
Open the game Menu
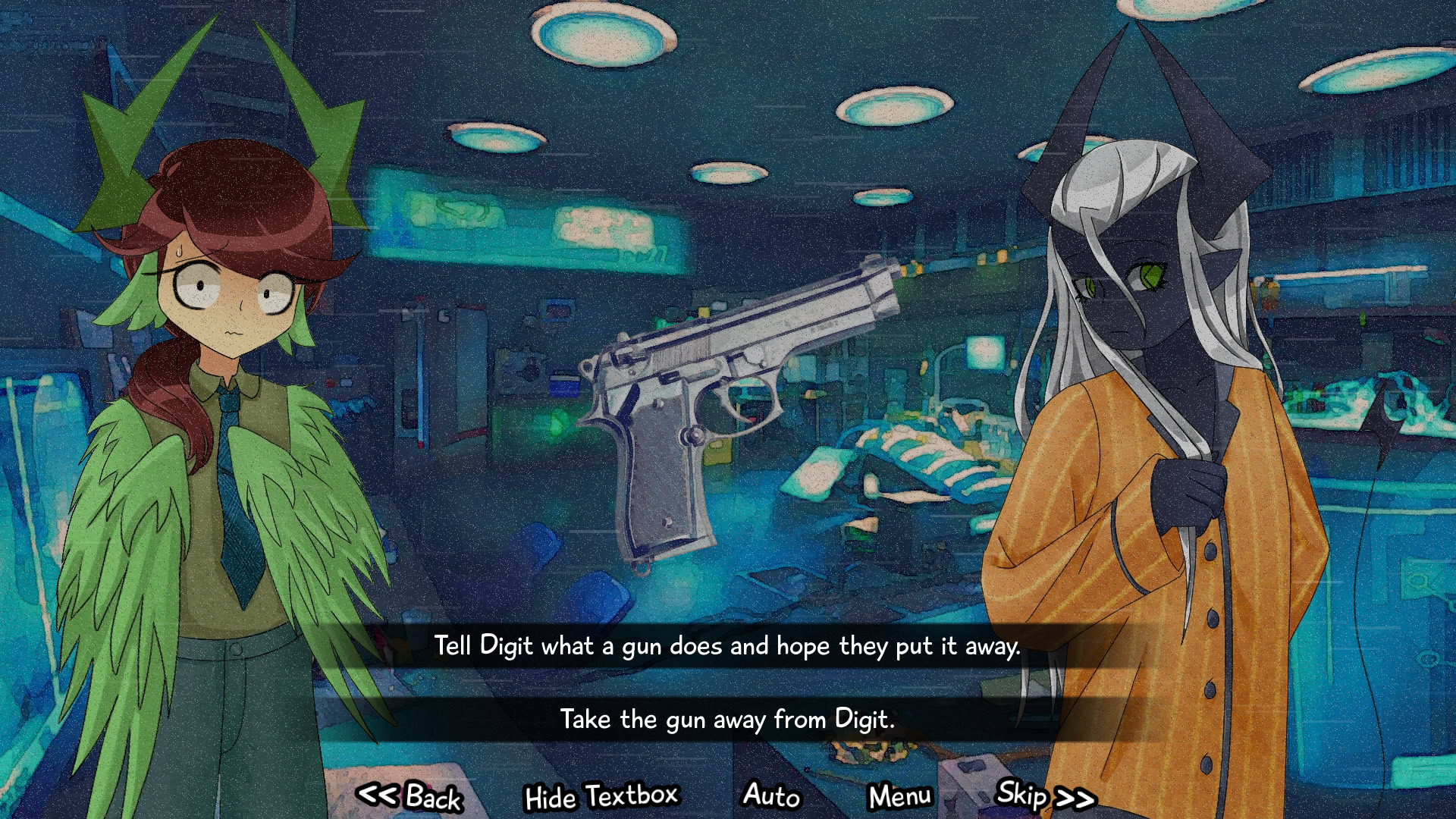click(x=900, y=797)
